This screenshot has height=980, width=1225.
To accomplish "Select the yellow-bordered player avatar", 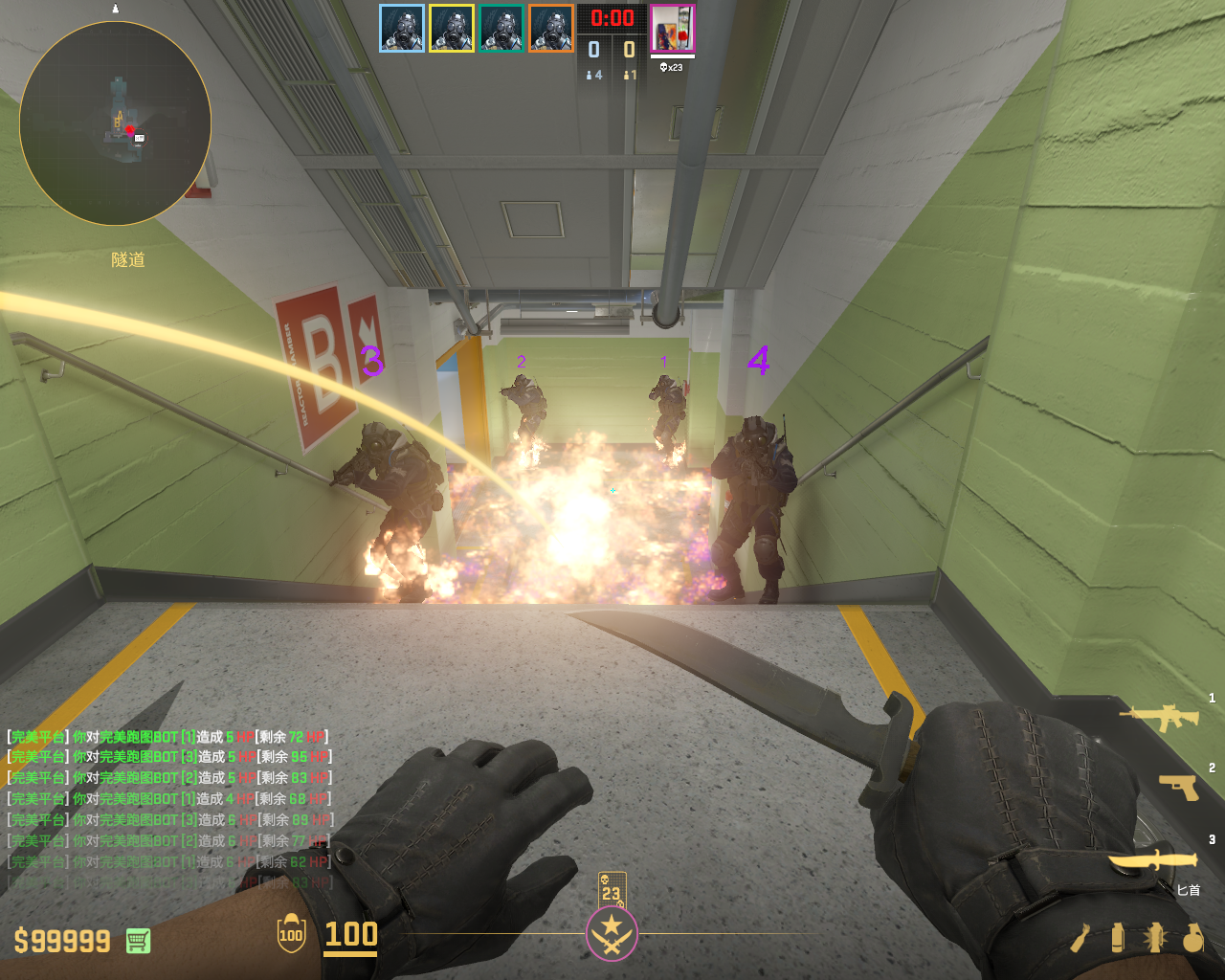I will coord(452,29).
